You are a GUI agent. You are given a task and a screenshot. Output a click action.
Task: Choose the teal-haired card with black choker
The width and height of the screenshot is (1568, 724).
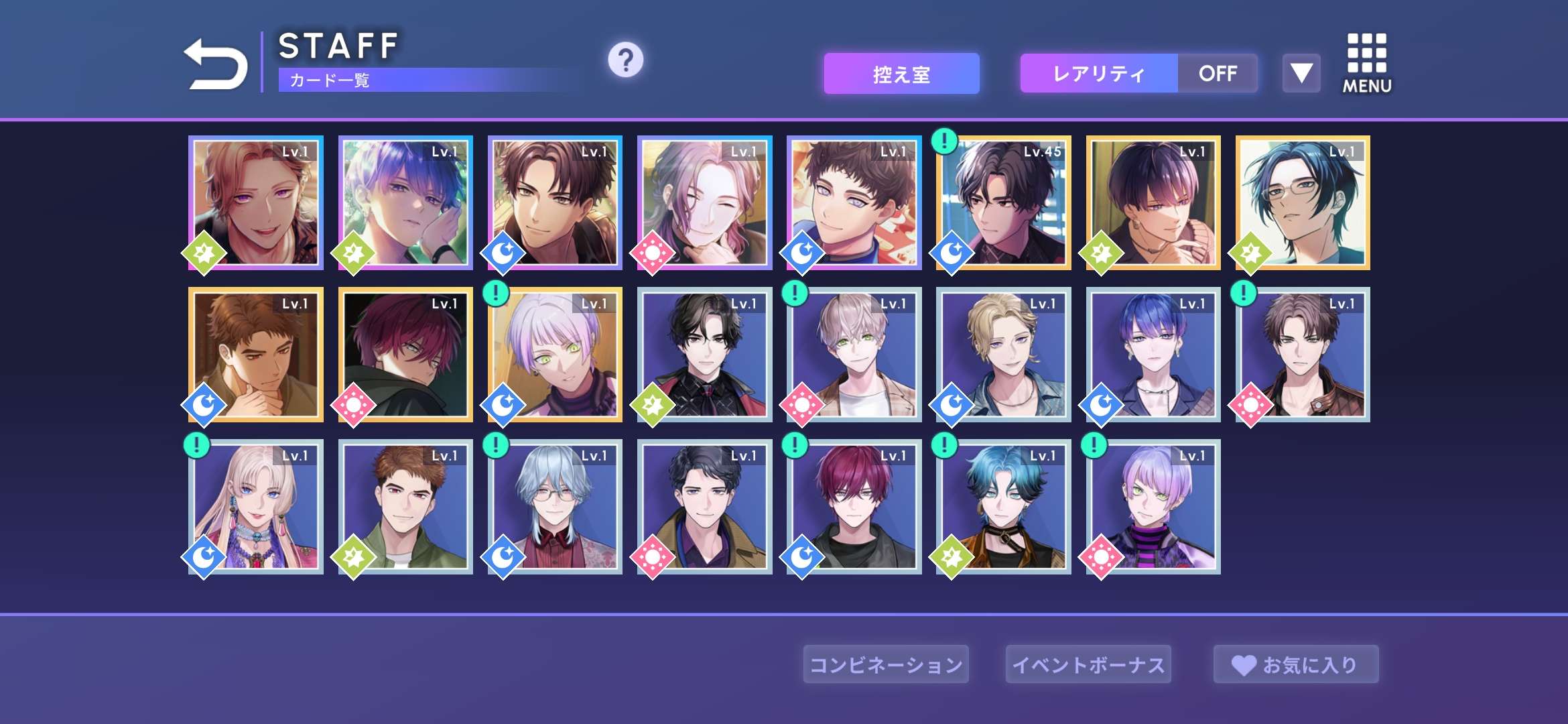click(1004, 507)
